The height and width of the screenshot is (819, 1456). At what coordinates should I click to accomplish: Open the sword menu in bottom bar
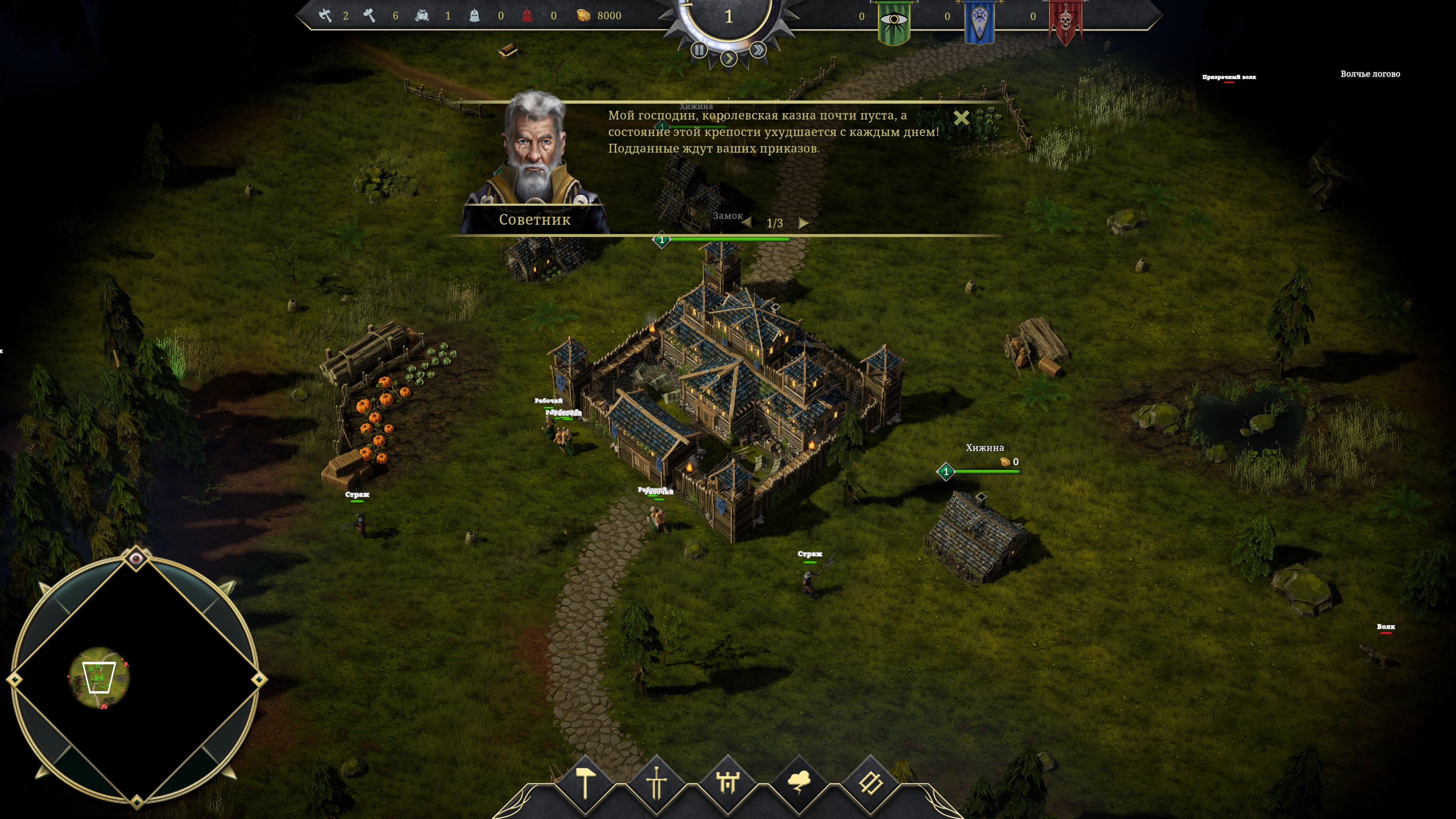657,783
